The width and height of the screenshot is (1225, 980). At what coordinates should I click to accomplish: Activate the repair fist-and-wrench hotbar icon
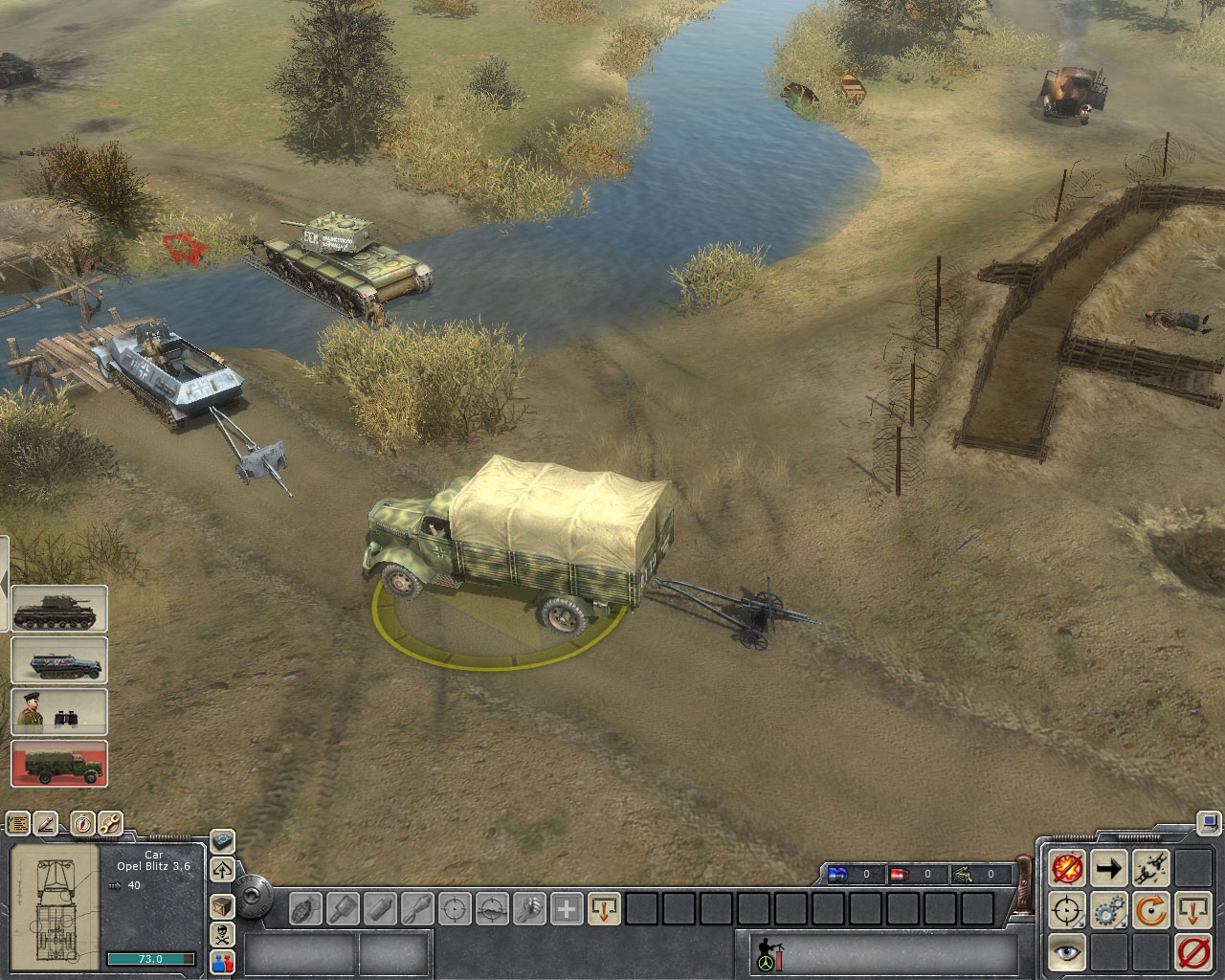point(529,907)
